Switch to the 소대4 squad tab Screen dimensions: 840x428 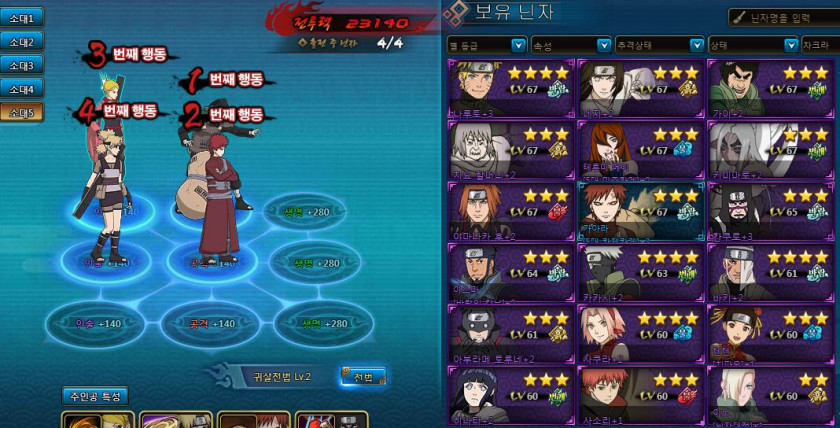[22, 90]
